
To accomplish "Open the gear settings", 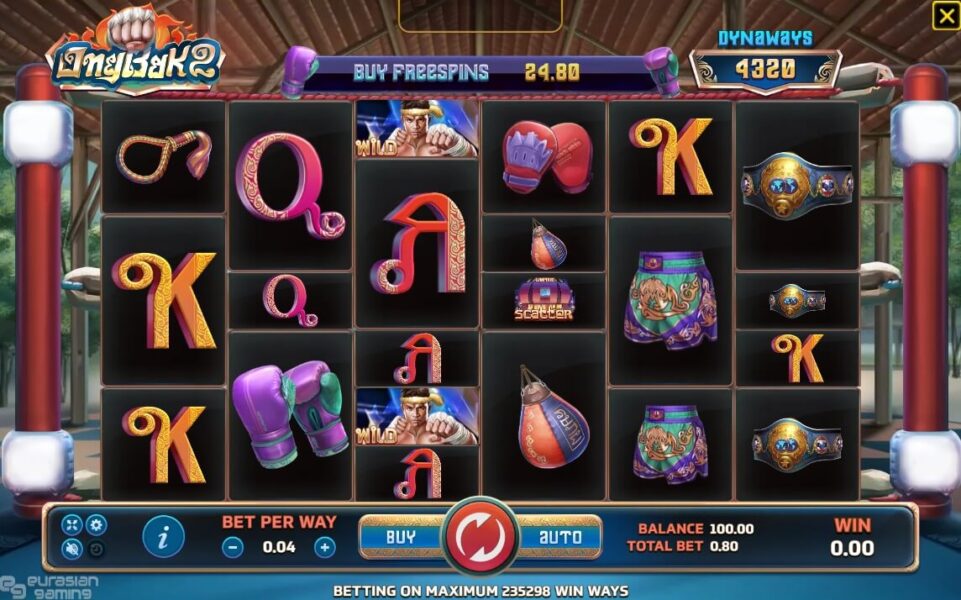I will click(x=95, y=525).
